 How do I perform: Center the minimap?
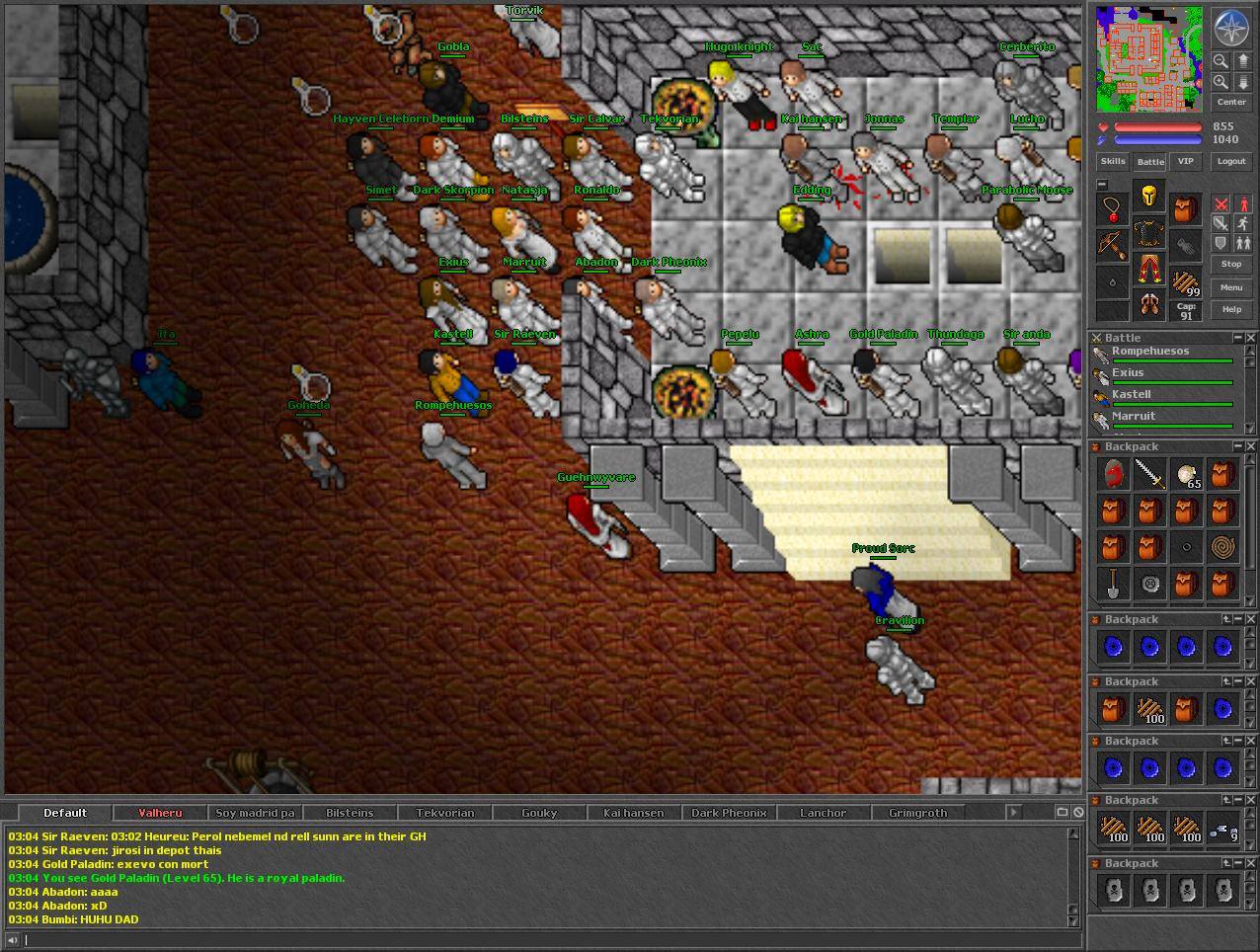point(1230,103)
